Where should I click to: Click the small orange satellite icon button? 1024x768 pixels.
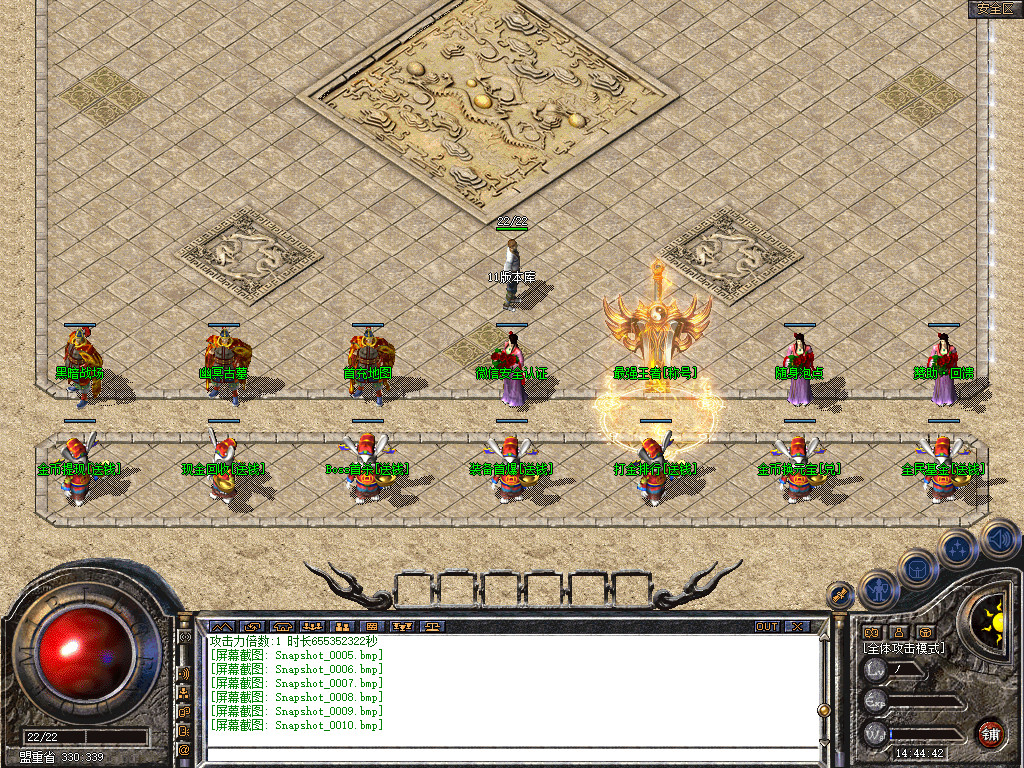click(x=842, y=595)
